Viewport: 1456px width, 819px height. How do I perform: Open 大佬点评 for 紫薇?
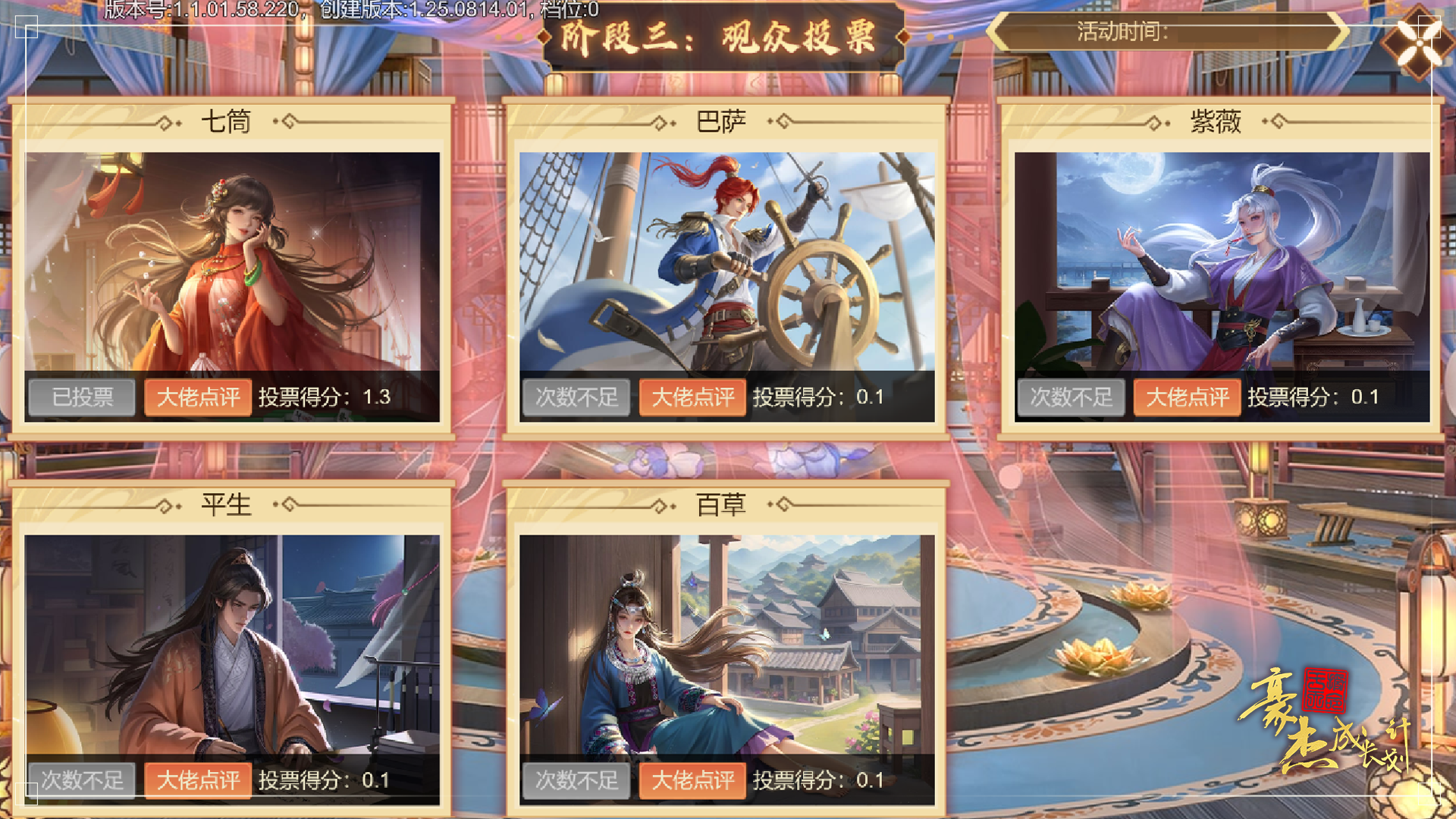(1188, 397)
